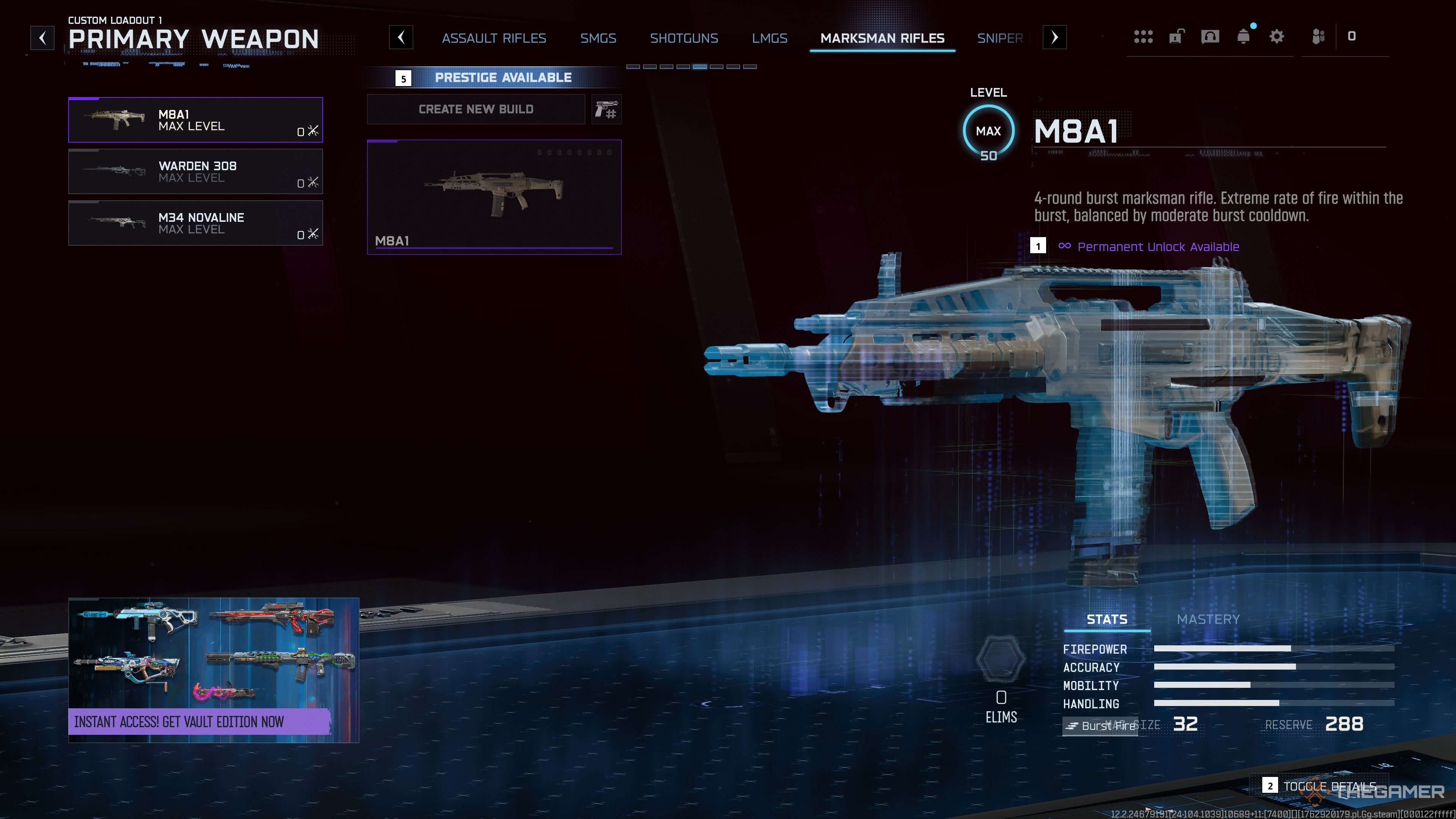Go back from Primary Weapon screen
1456x819 pixels.
(x=42, y=38)
